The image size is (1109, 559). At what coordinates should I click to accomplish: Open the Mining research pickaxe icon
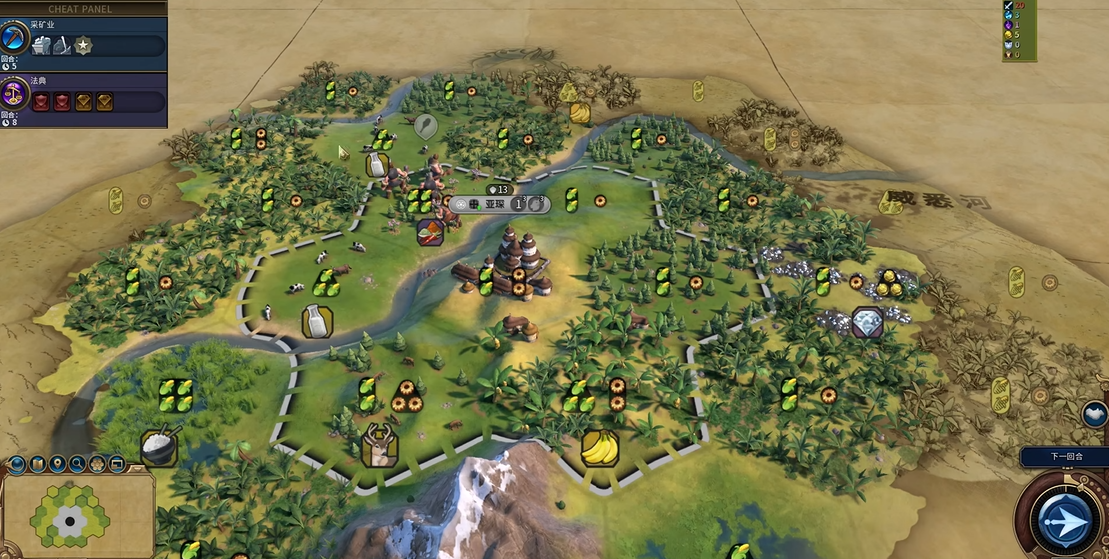point(15,39)
